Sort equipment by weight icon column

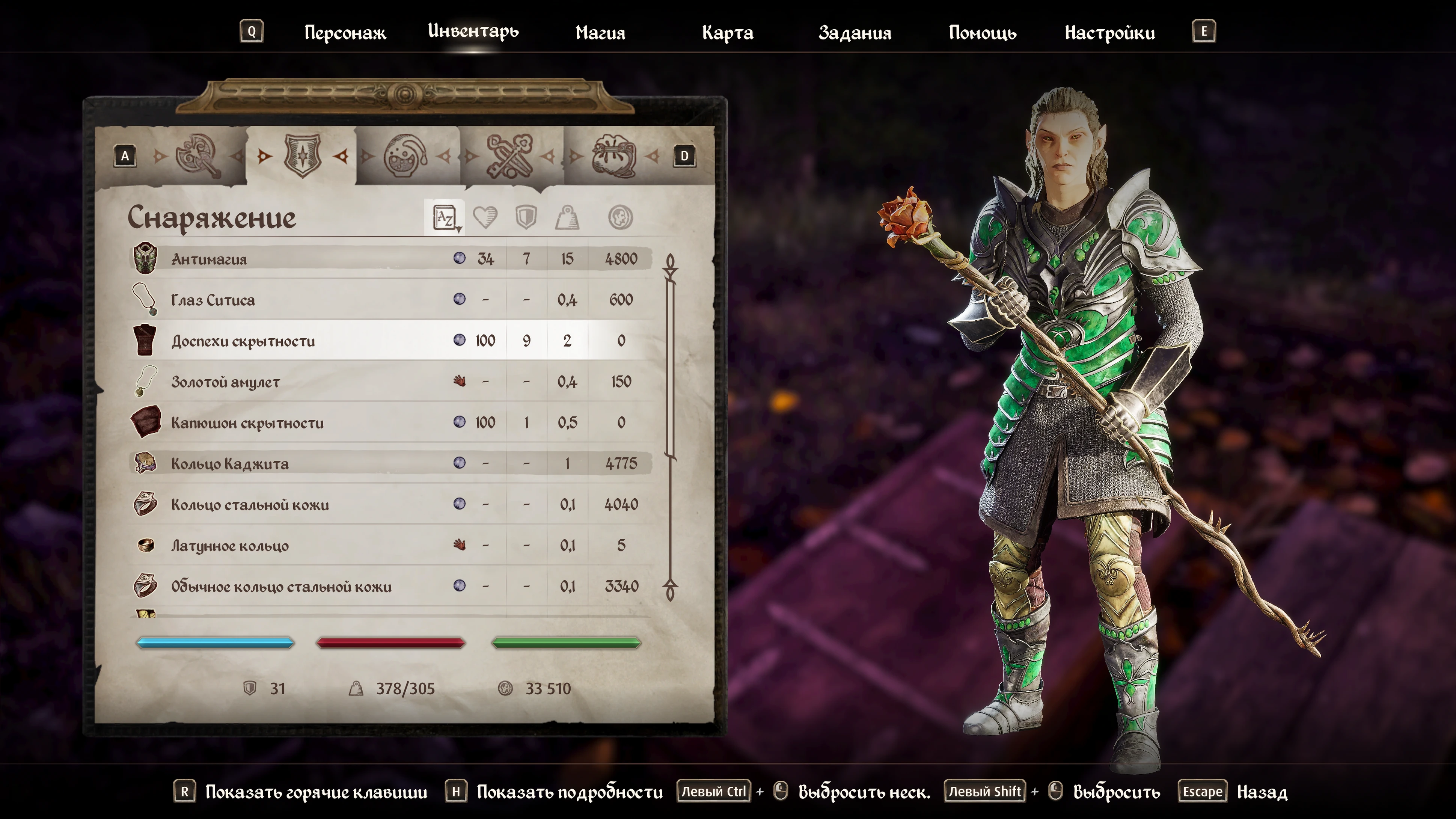[x=567, y=217]
